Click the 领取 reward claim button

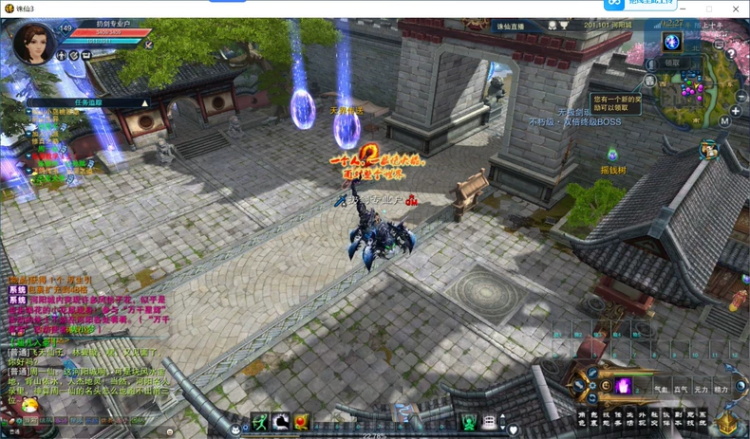tap(672, 63)
